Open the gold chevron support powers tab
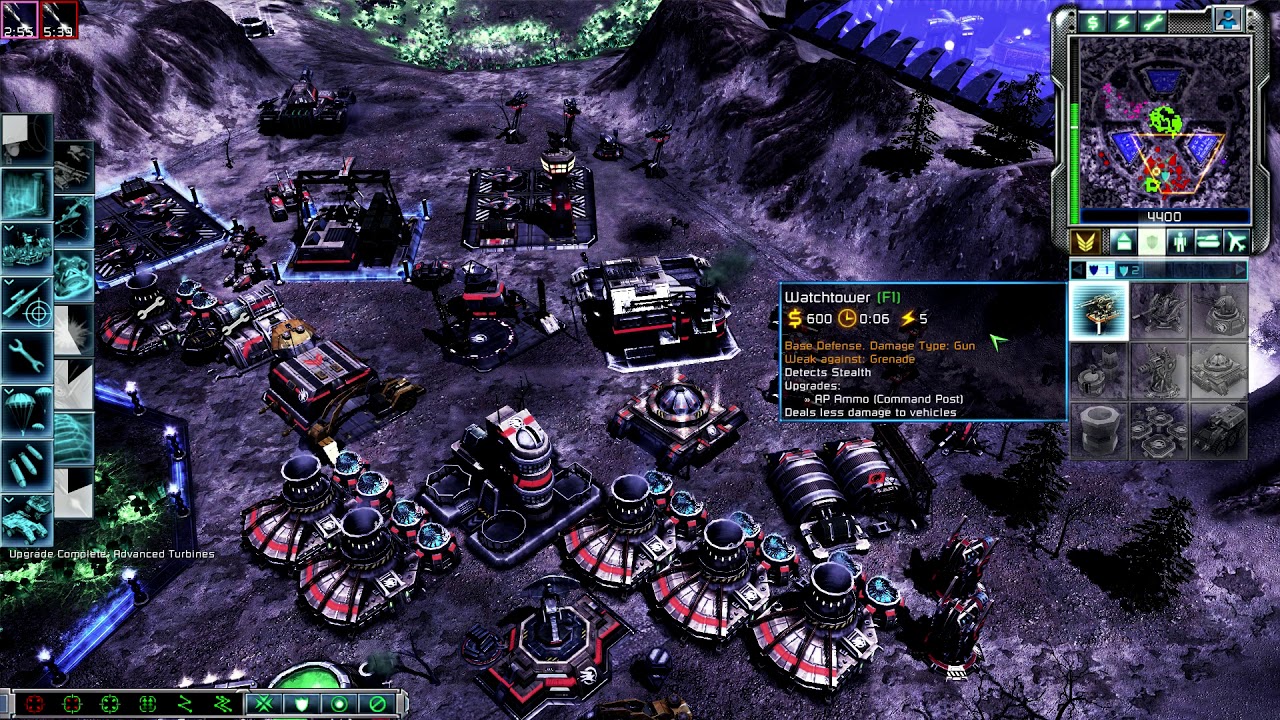This screenshot has width=1280, height=720. point(1086,242)
